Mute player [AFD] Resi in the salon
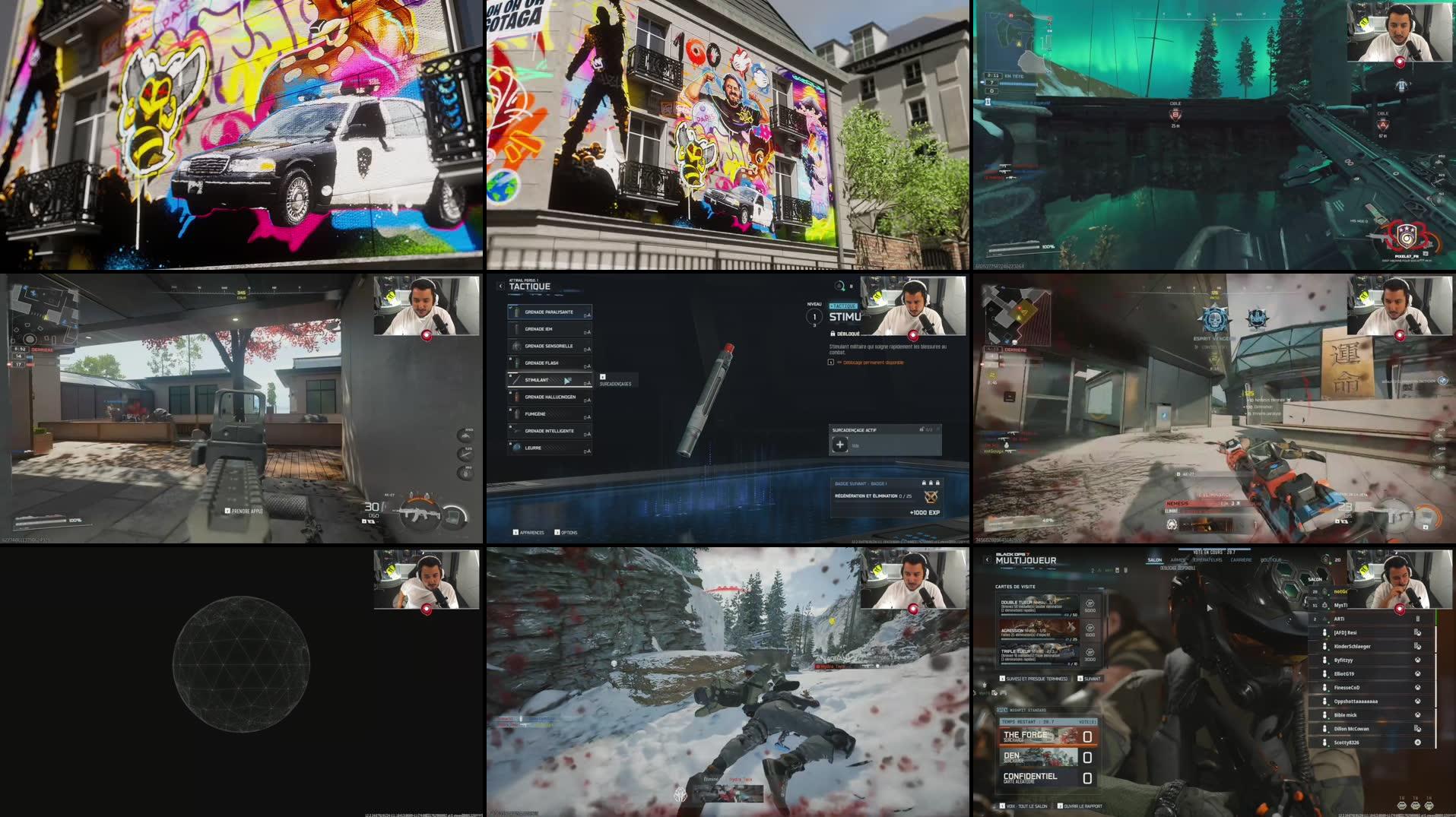This screenshot has width=1456, height=817. 1324,632
